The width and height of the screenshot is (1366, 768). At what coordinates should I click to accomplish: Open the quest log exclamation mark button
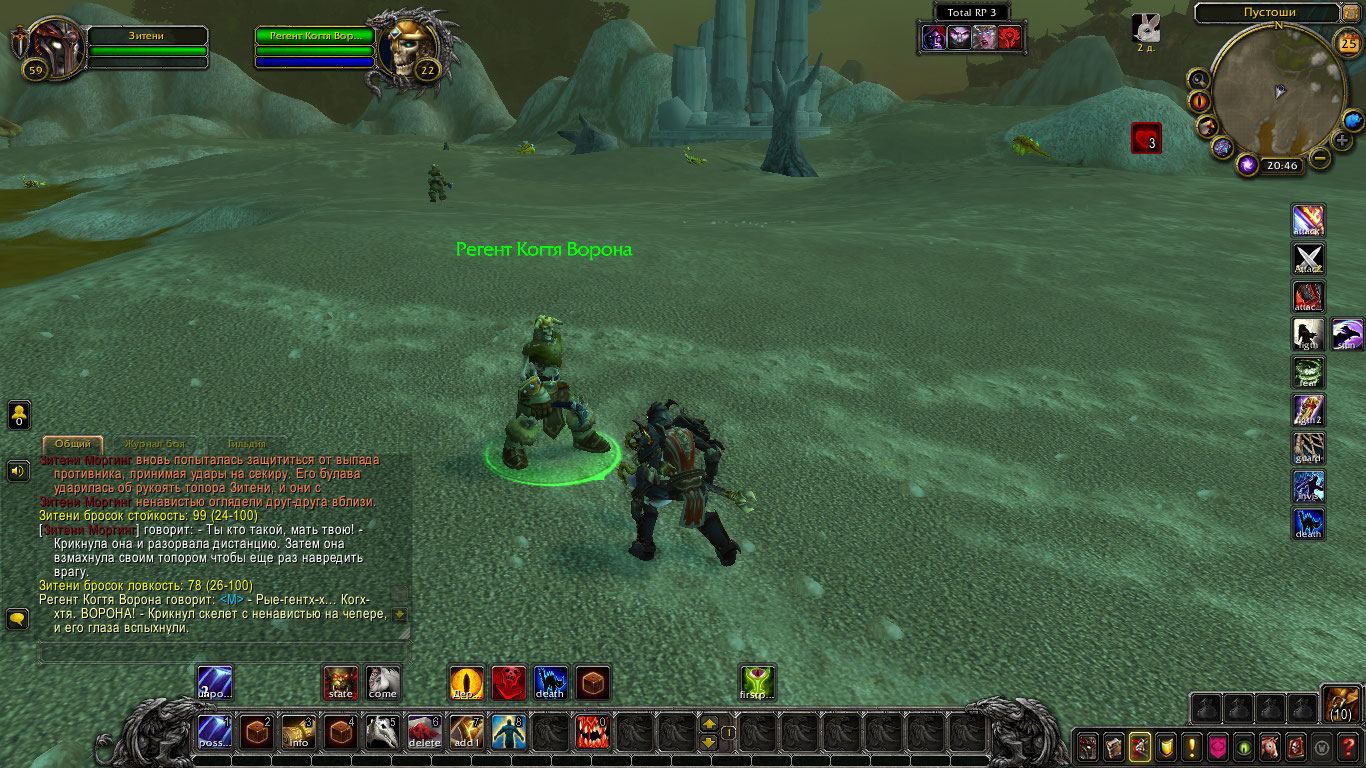click(1191, 746)
